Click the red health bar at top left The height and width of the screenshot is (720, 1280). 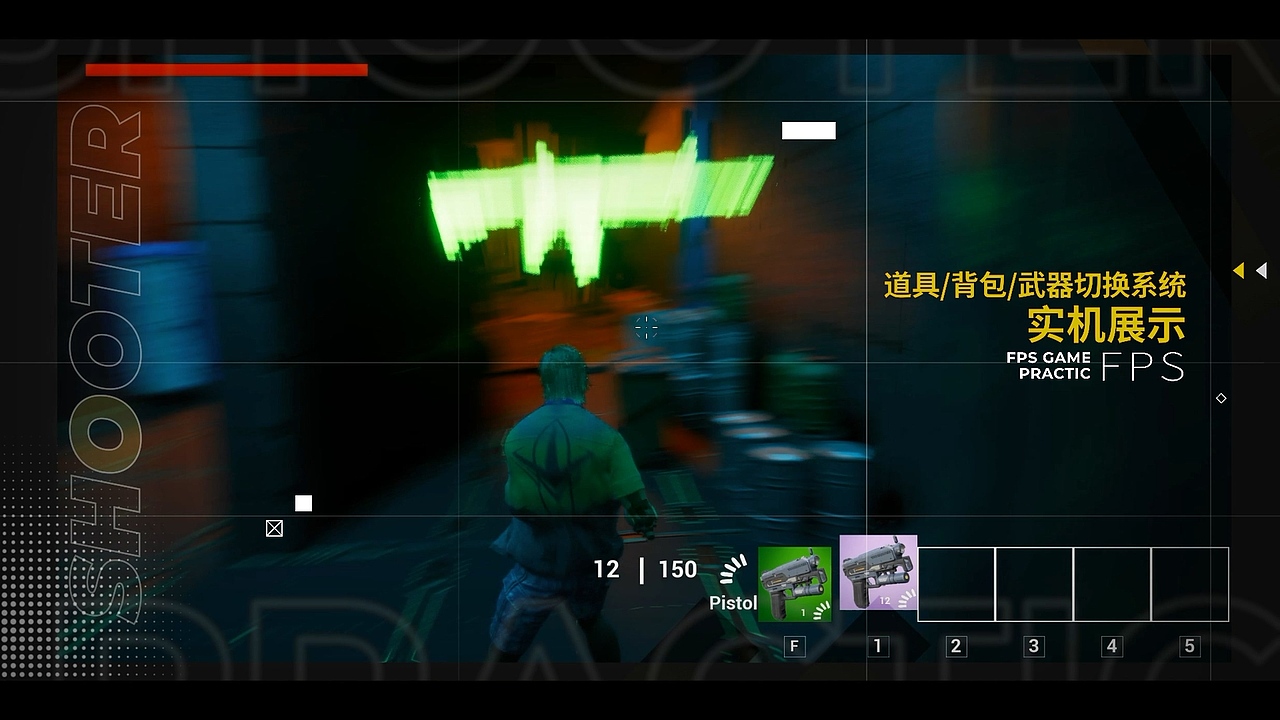click(x=228, y=71)
